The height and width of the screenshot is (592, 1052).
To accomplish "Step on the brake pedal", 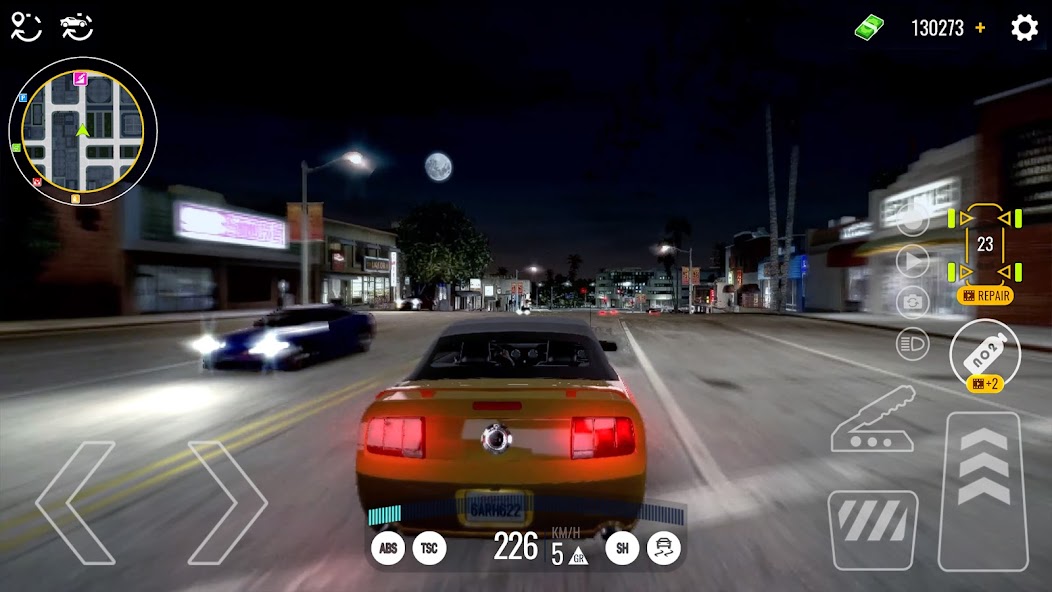I will coord(873,530).
